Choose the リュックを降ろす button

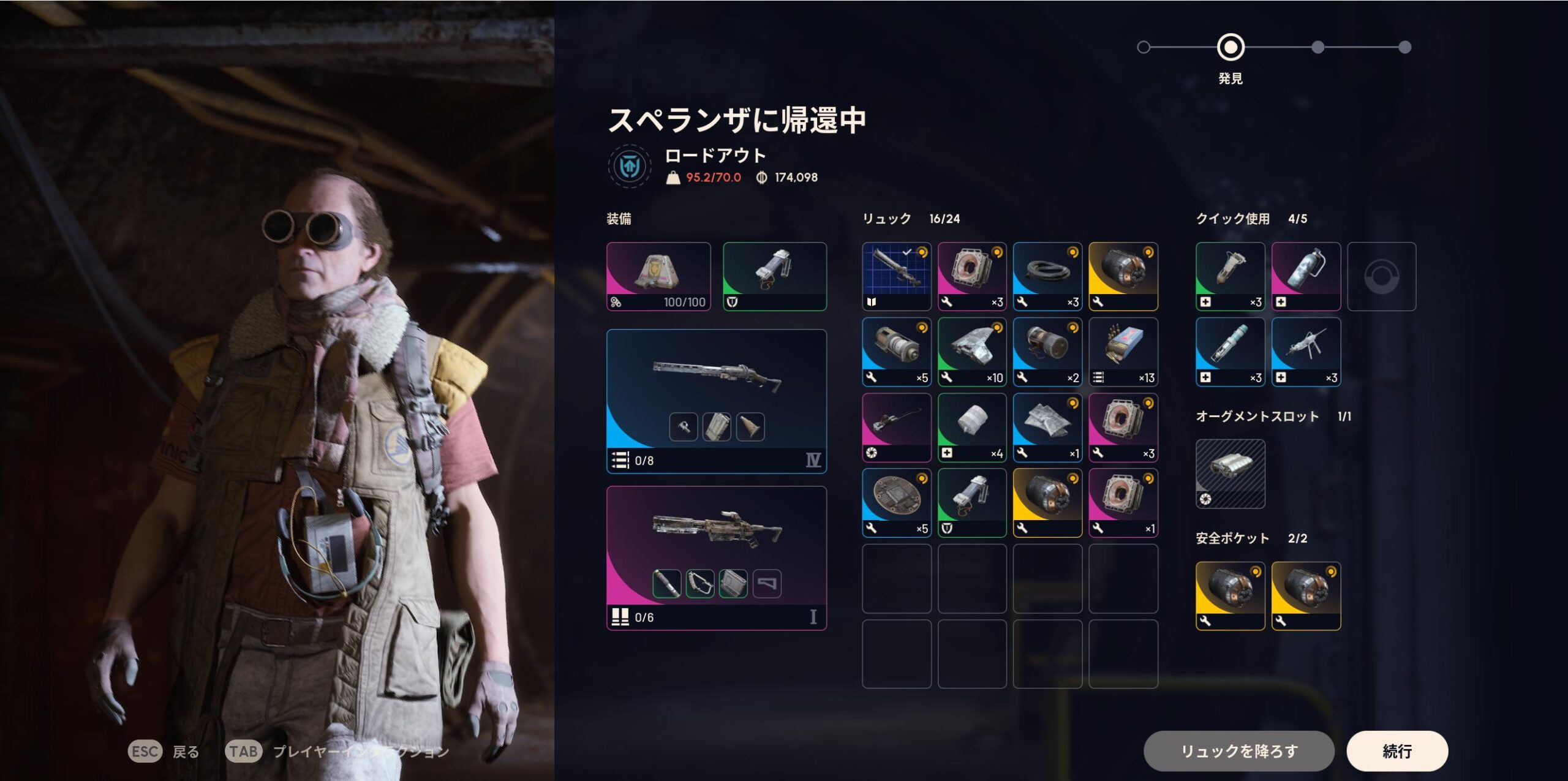(x=1238, y=750)
